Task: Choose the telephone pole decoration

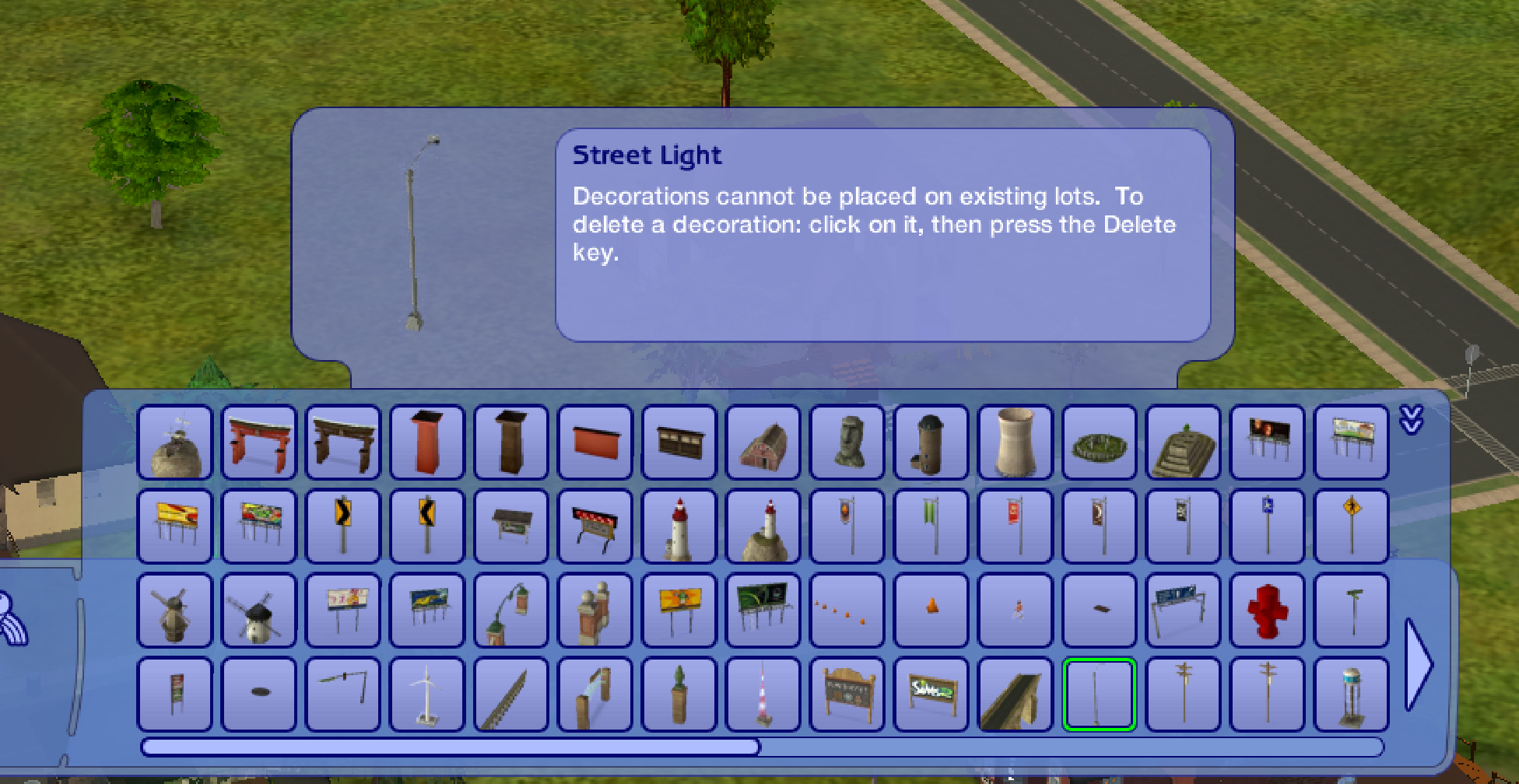Action: [x=1184, y=692]
